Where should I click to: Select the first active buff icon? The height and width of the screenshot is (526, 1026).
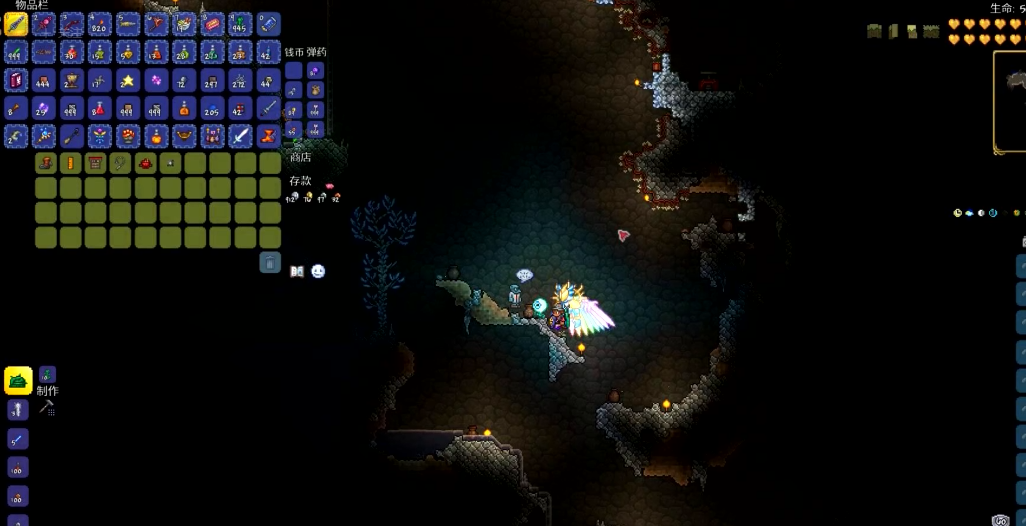874,31
